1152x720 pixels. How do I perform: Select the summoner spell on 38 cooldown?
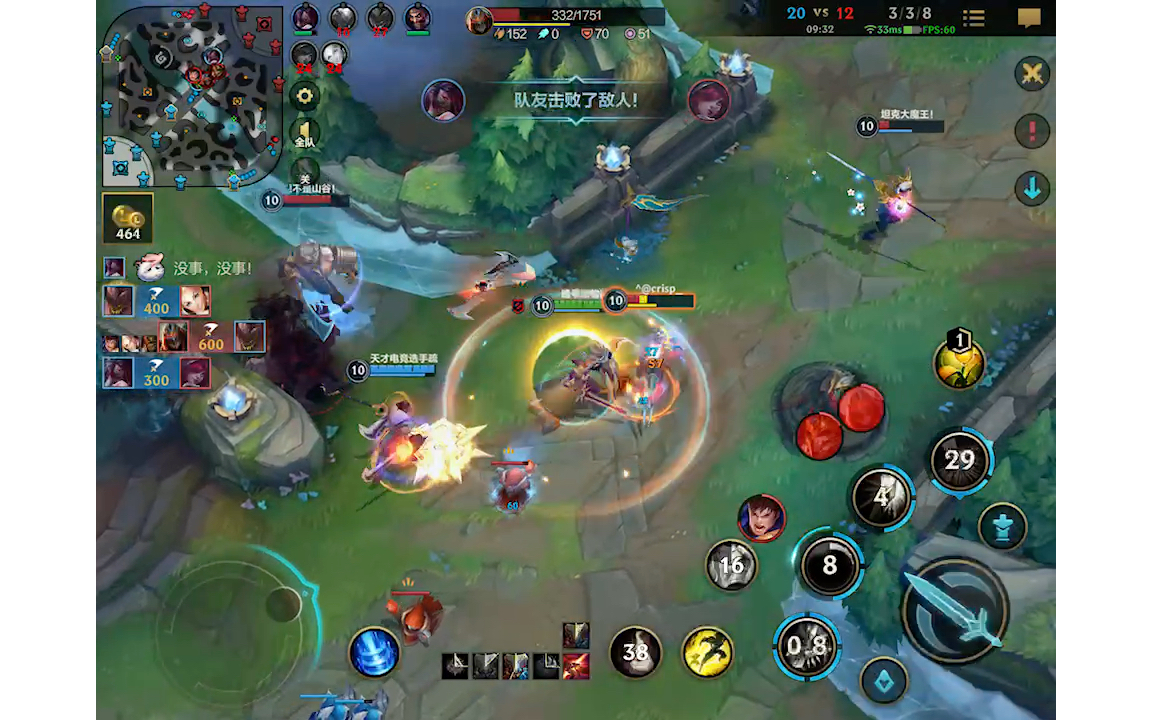(x=635, y=653)
